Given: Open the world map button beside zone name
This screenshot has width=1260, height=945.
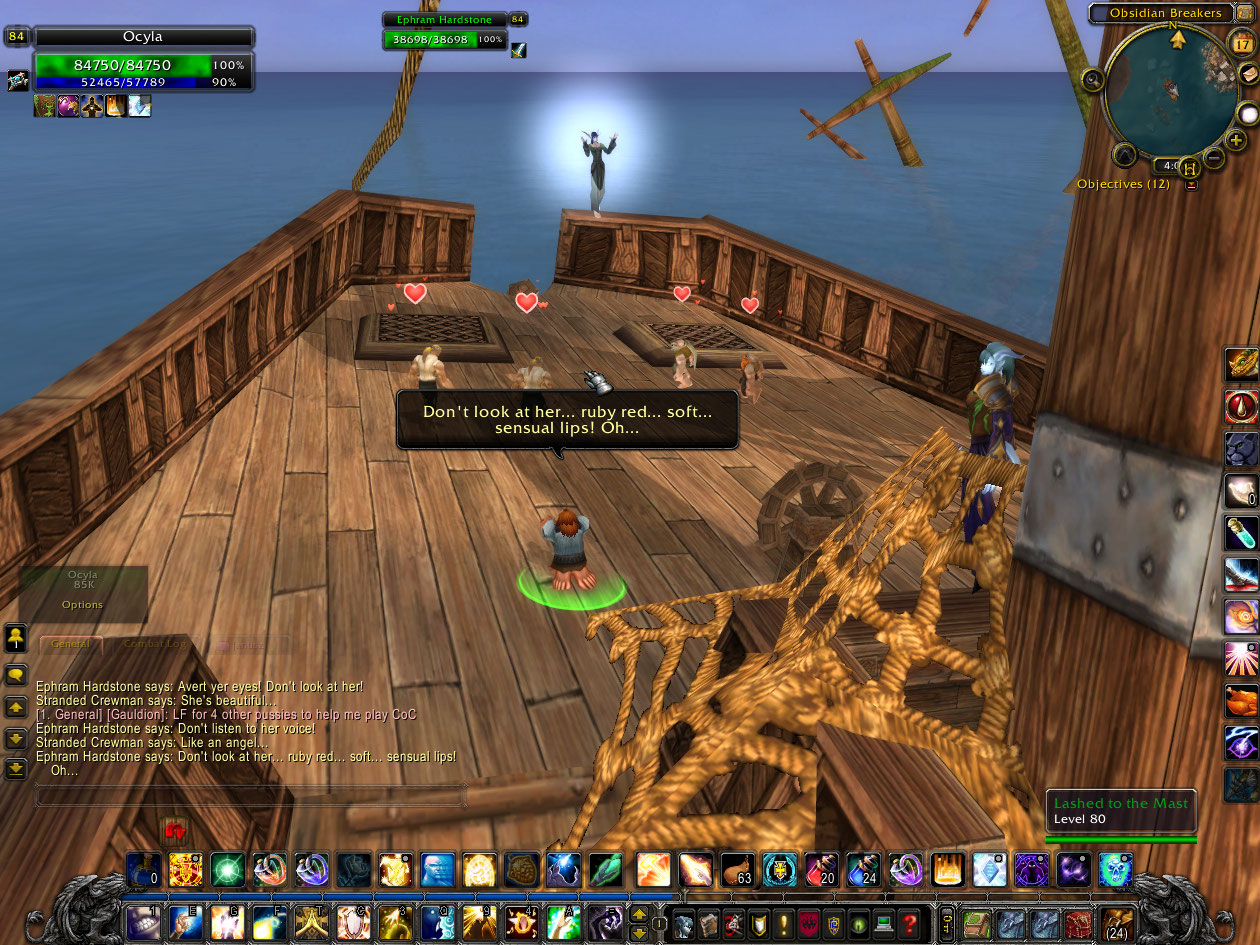Looking at the screenshot, I should (x=1246, y=13).
